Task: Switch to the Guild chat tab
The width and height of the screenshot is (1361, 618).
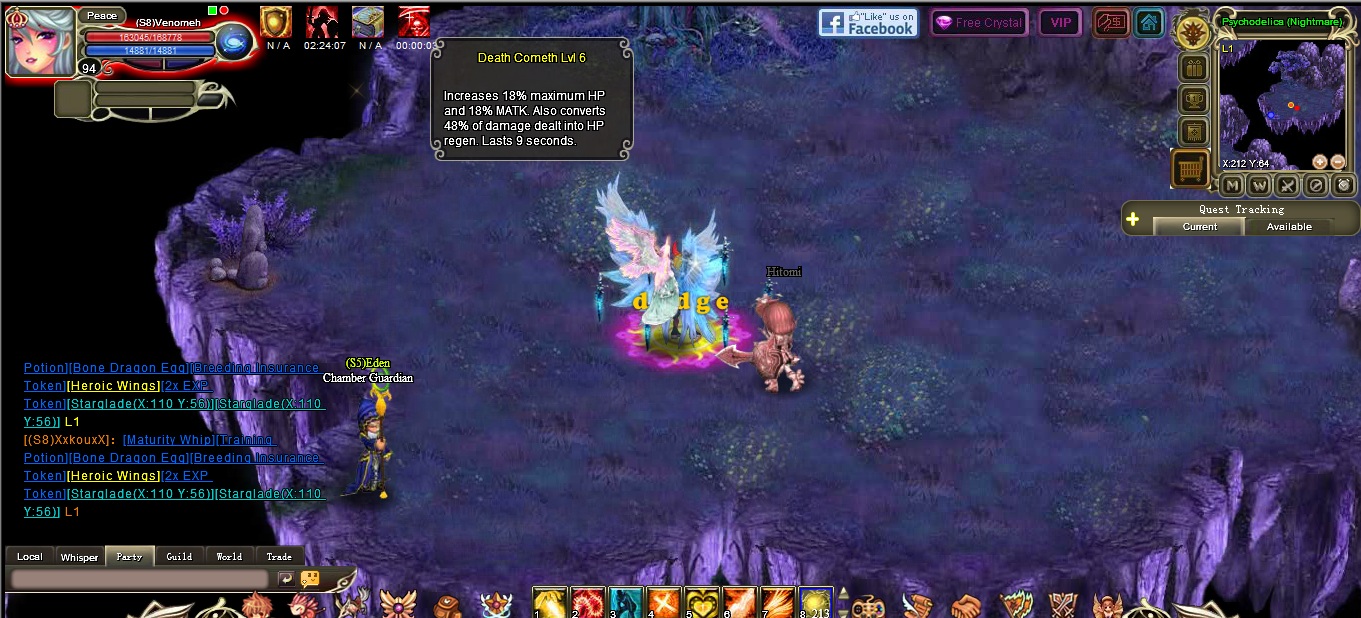Action: [180, 557]
